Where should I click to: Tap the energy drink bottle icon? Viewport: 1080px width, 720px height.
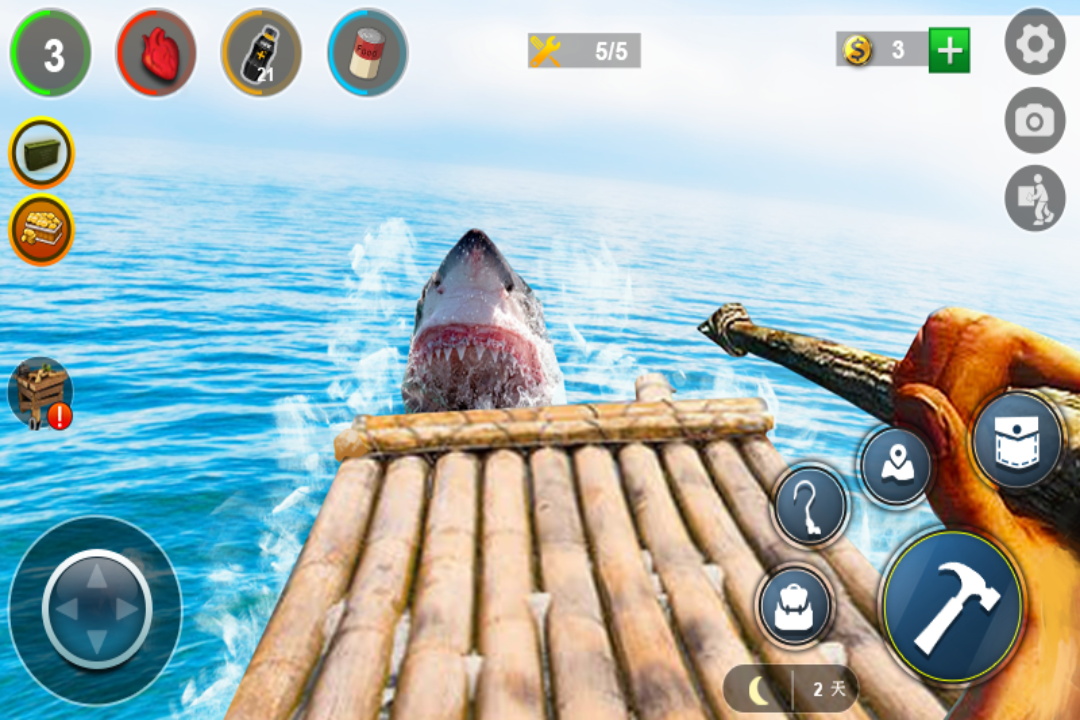pos(260,53)
